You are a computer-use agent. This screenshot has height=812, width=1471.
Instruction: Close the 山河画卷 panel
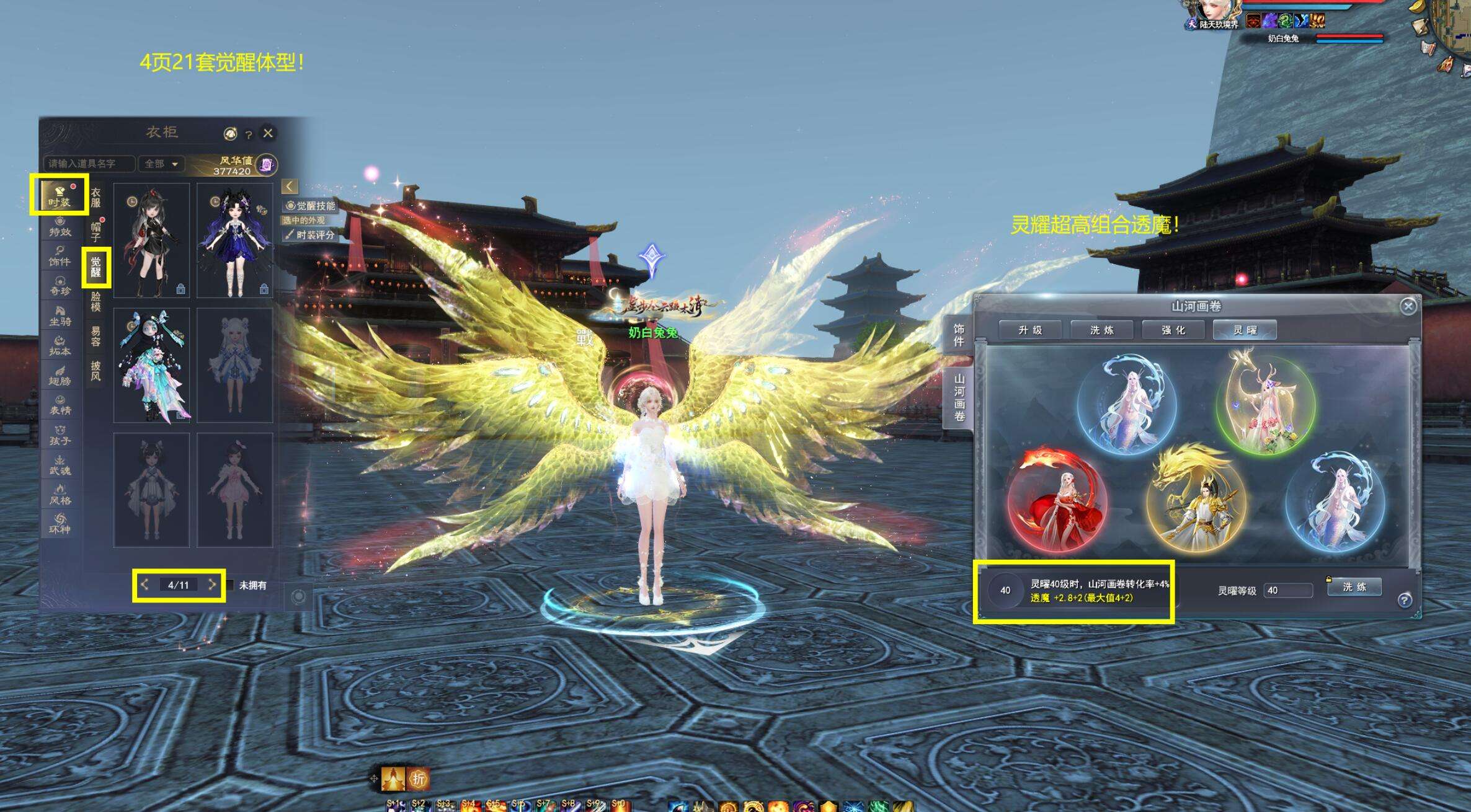[1408, 306]
